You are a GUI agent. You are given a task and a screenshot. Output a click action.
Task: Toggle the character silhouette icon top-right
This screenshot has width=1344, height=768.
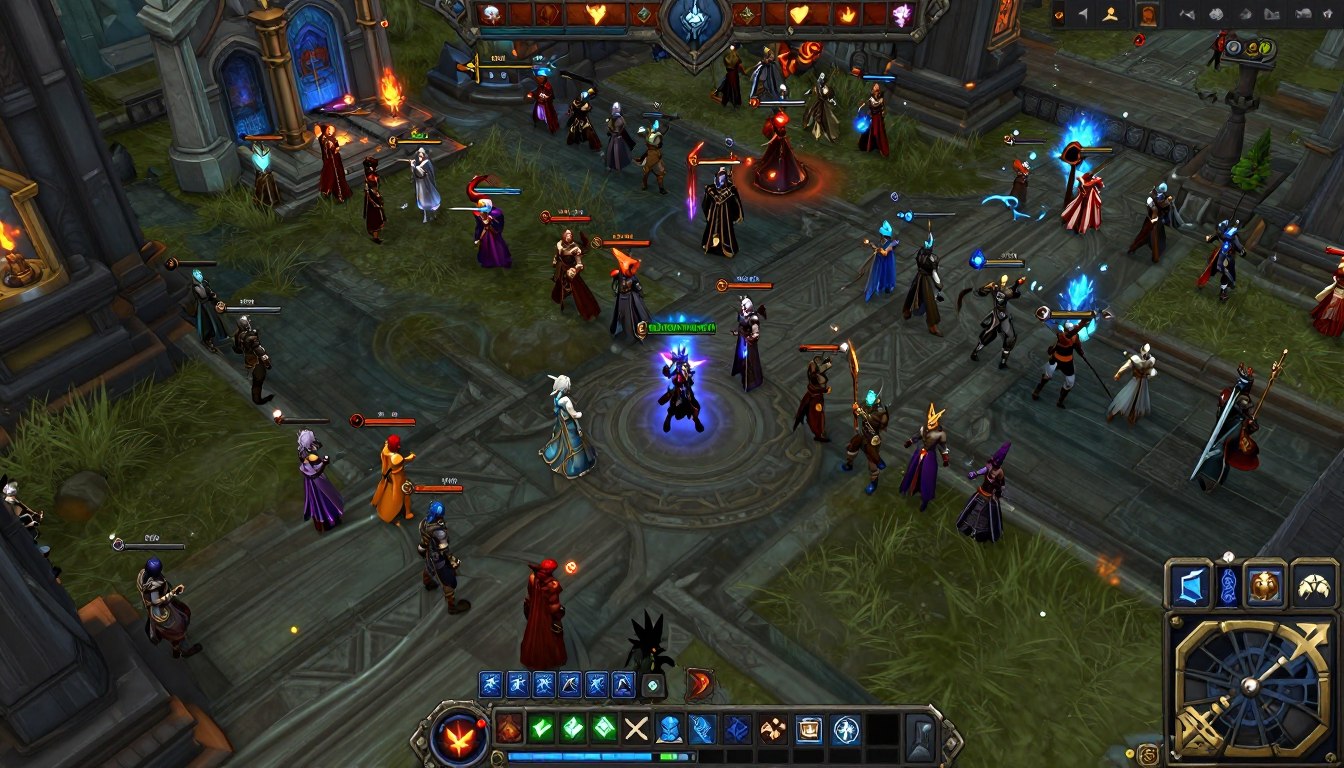1110,13
